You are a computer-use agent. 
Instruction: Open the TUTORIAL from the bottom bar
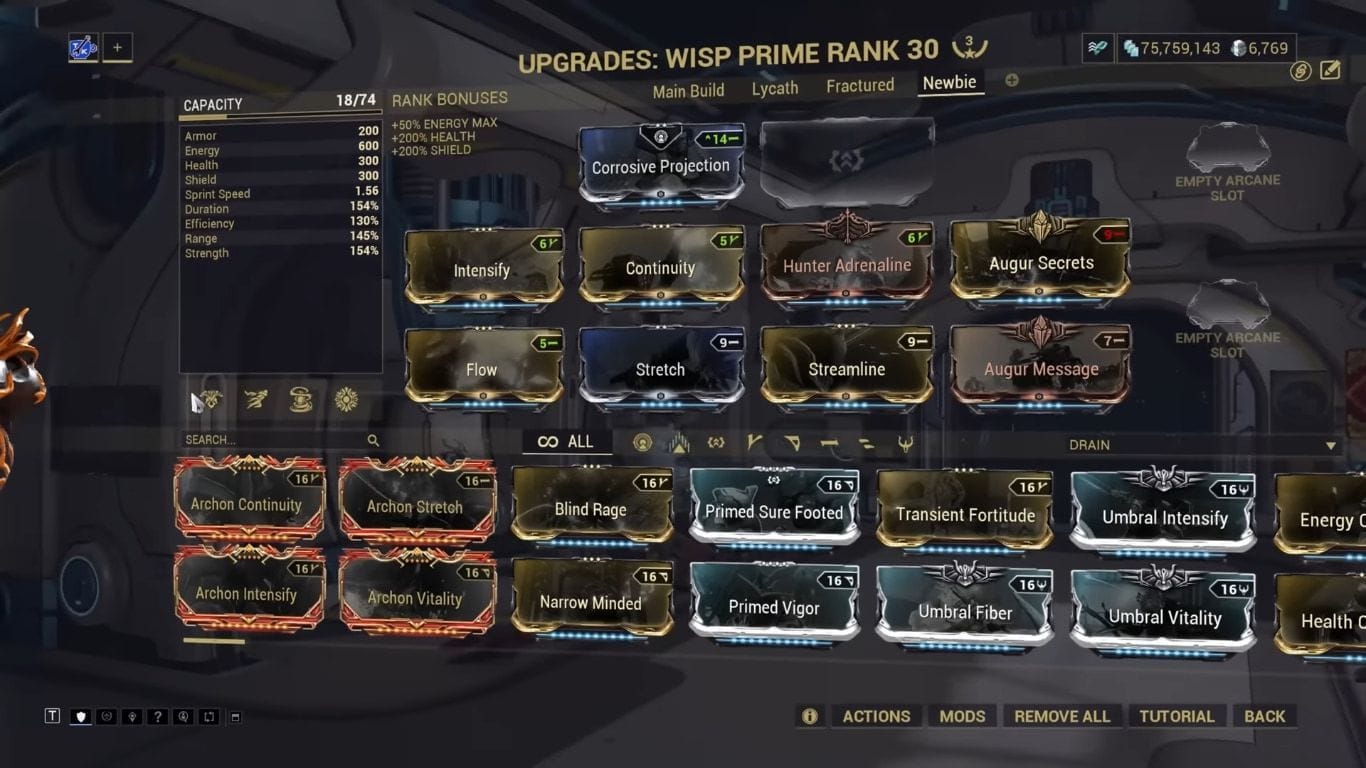(x=1177, y=716)
